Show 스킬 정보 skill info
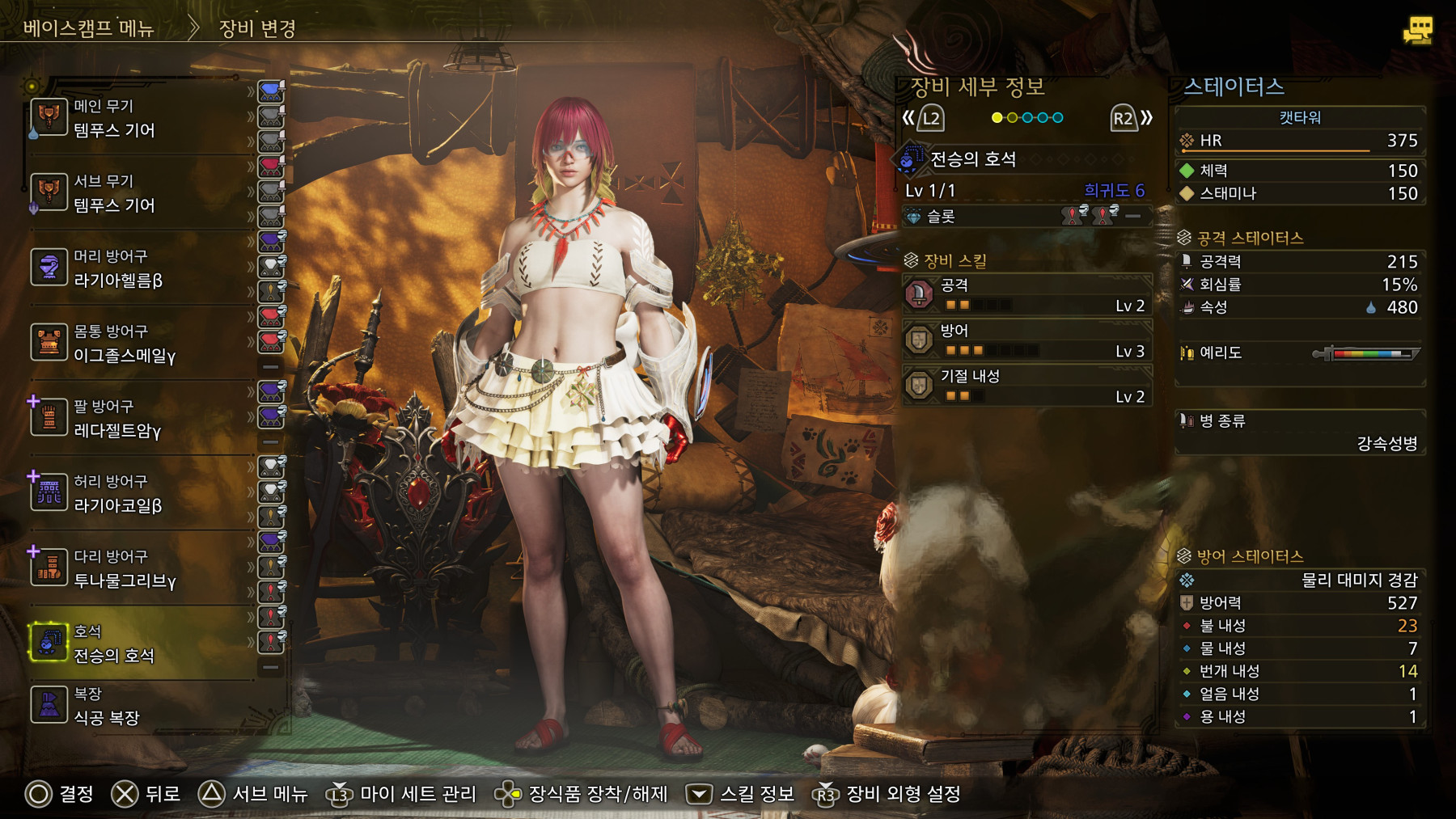 [740, 795]
